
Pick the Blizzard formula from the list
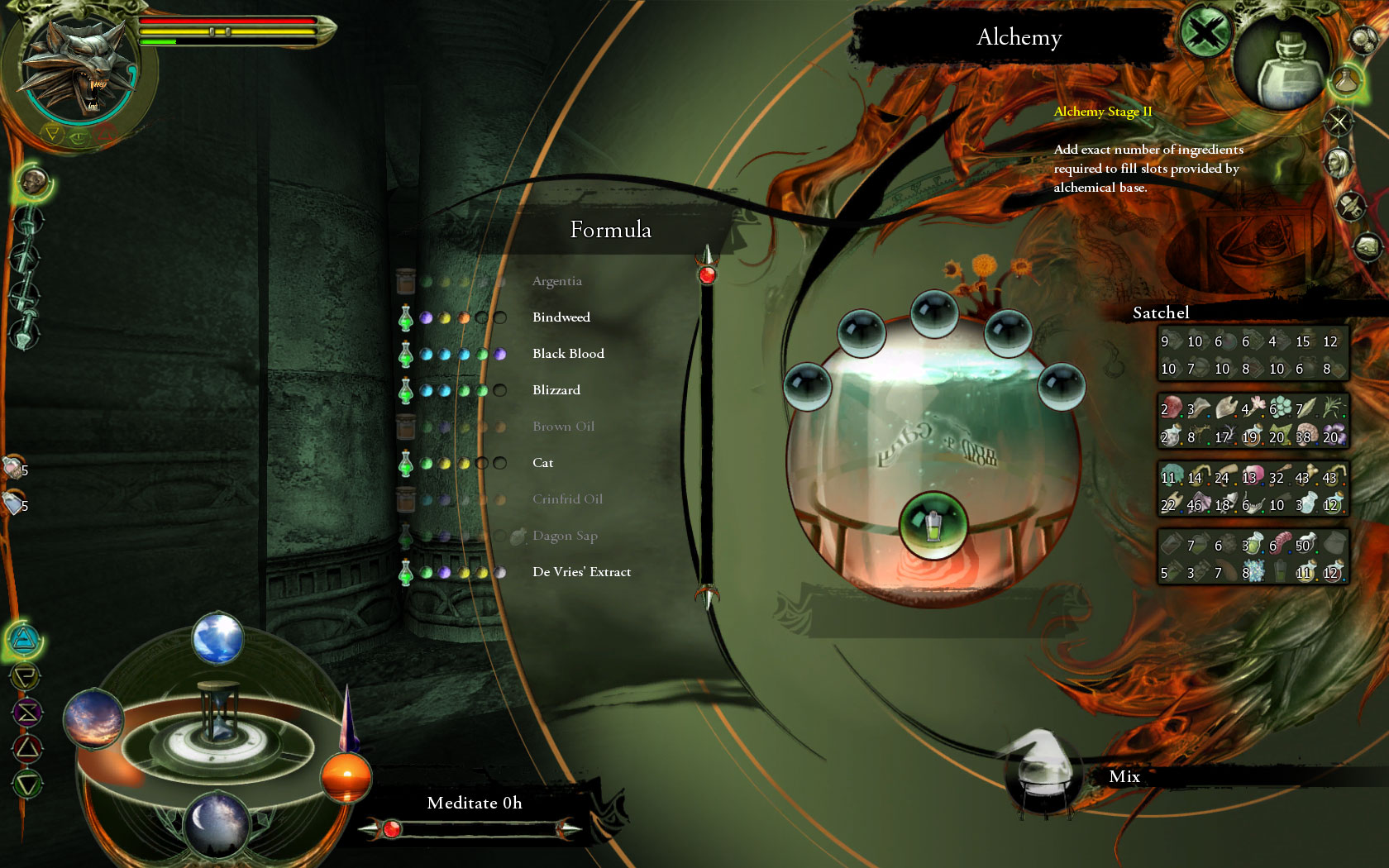point(556,390)
